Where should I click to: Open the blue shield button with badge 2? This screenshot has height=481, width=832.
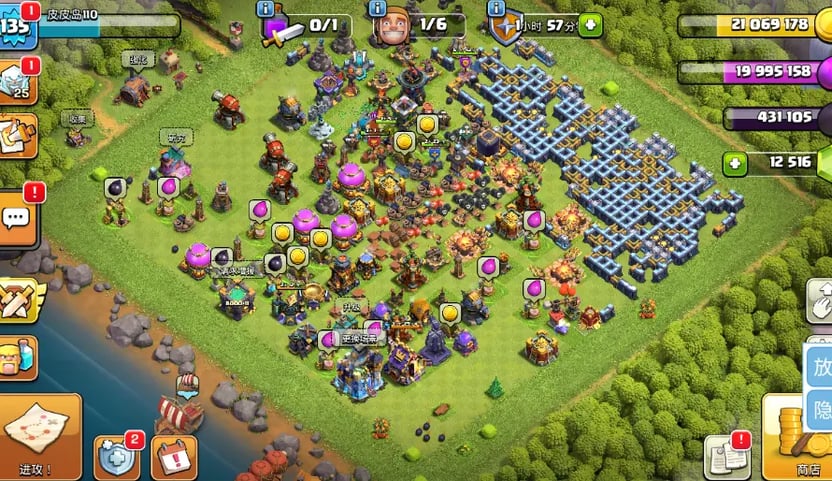(116, 457)
